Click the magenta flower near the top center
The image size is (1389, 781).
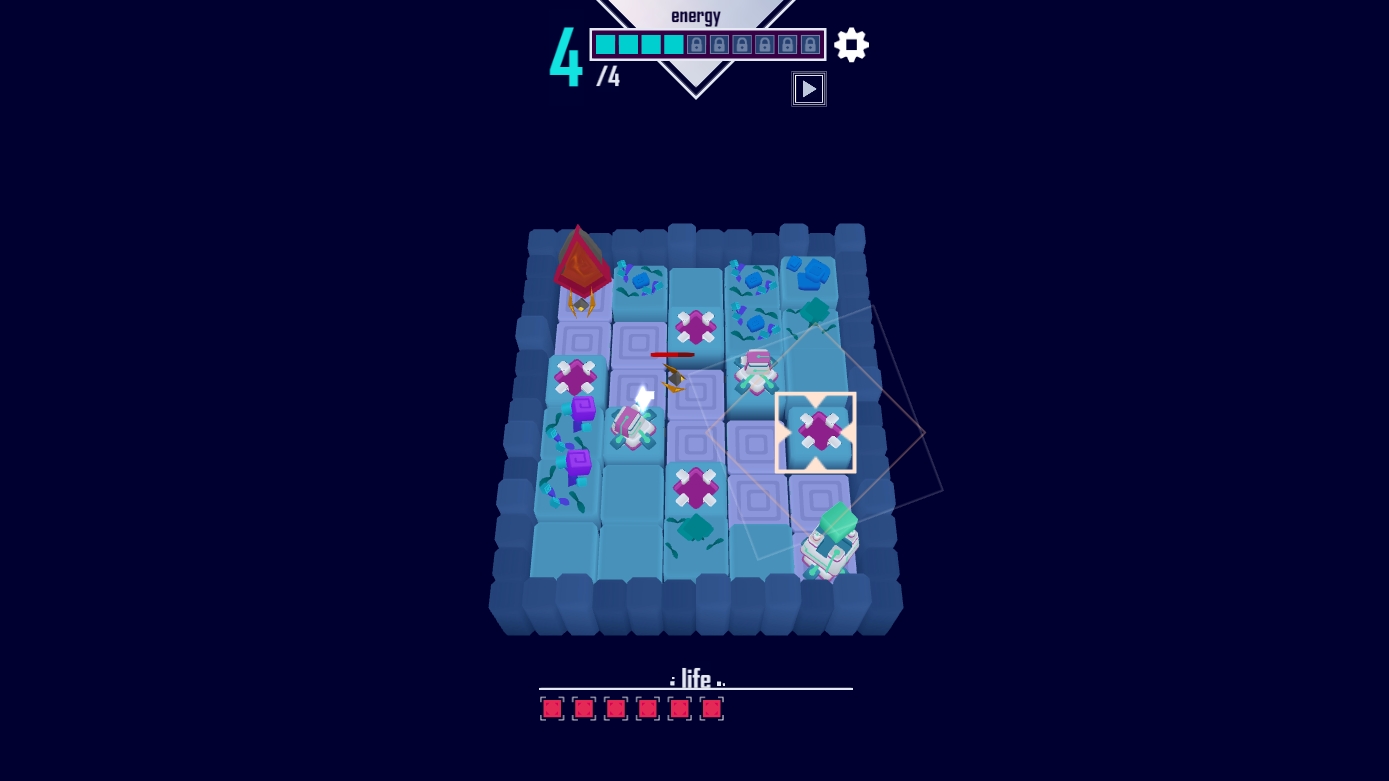(x=696, y=325)
